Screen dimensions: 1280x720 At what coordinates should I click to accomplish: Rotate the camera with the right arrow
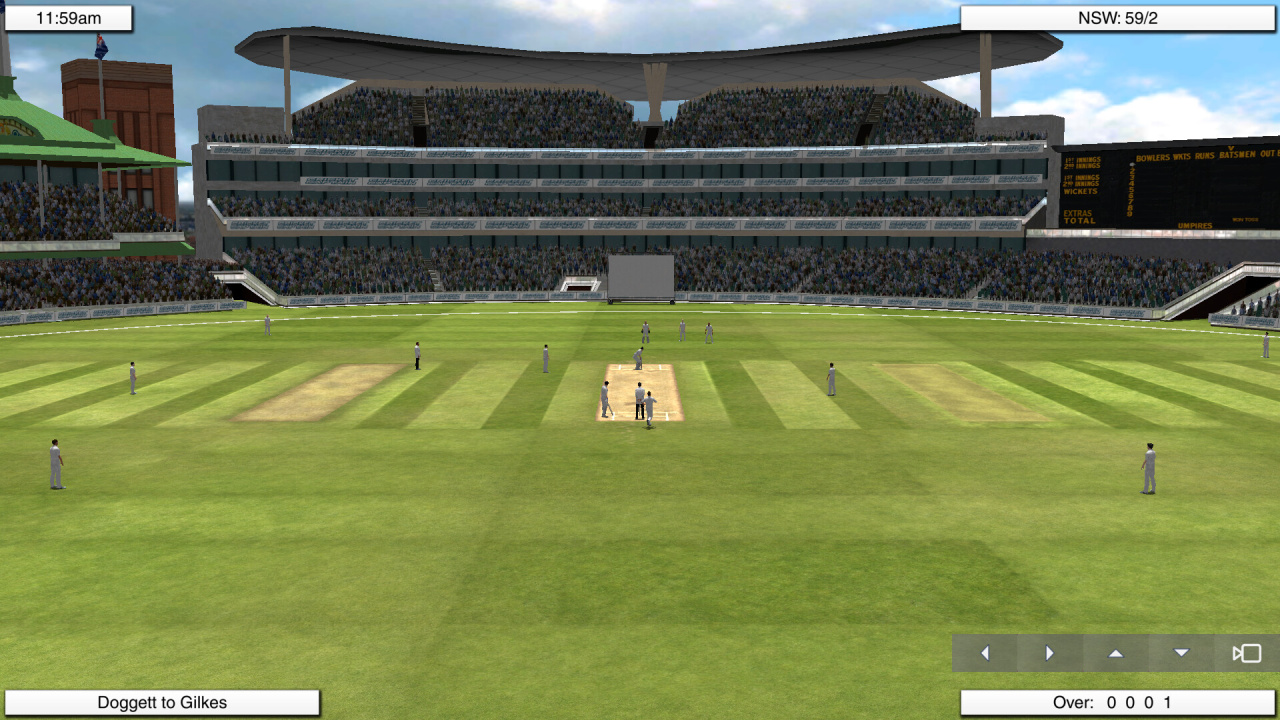click(x=1050, y=653)
